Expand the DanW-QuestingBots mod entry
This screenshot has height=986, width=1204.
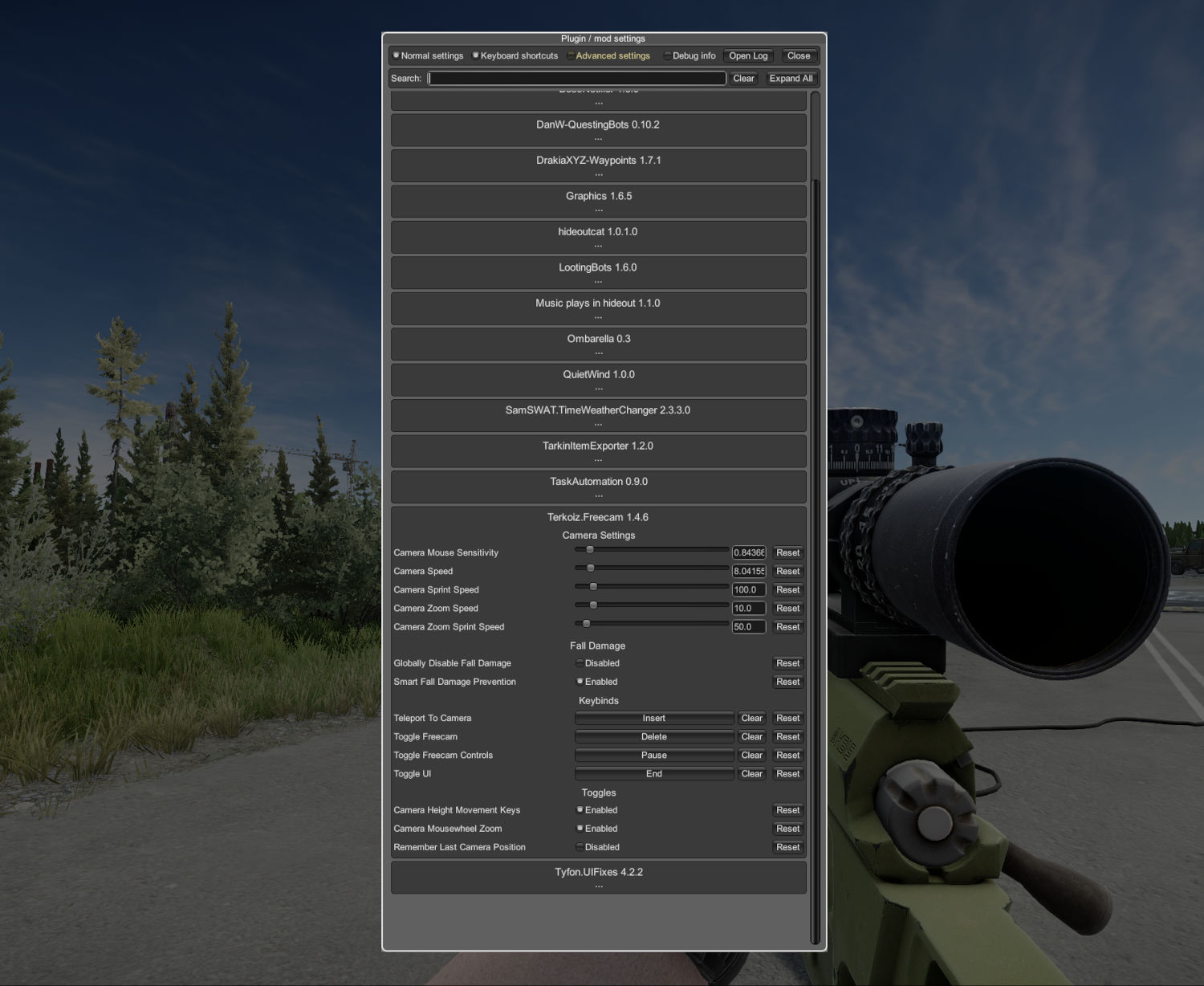(598, 129)
